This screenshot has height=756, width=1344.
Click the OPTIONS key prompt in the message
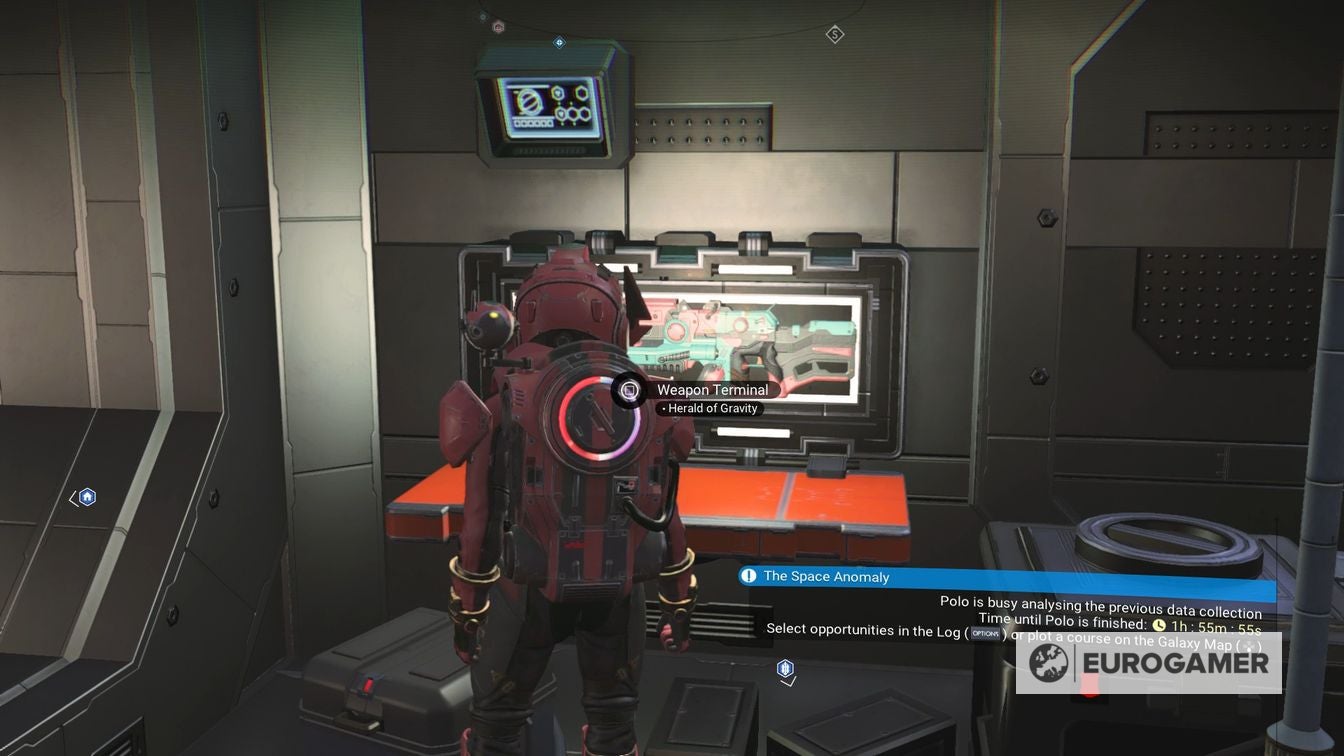tap(985, 631)
